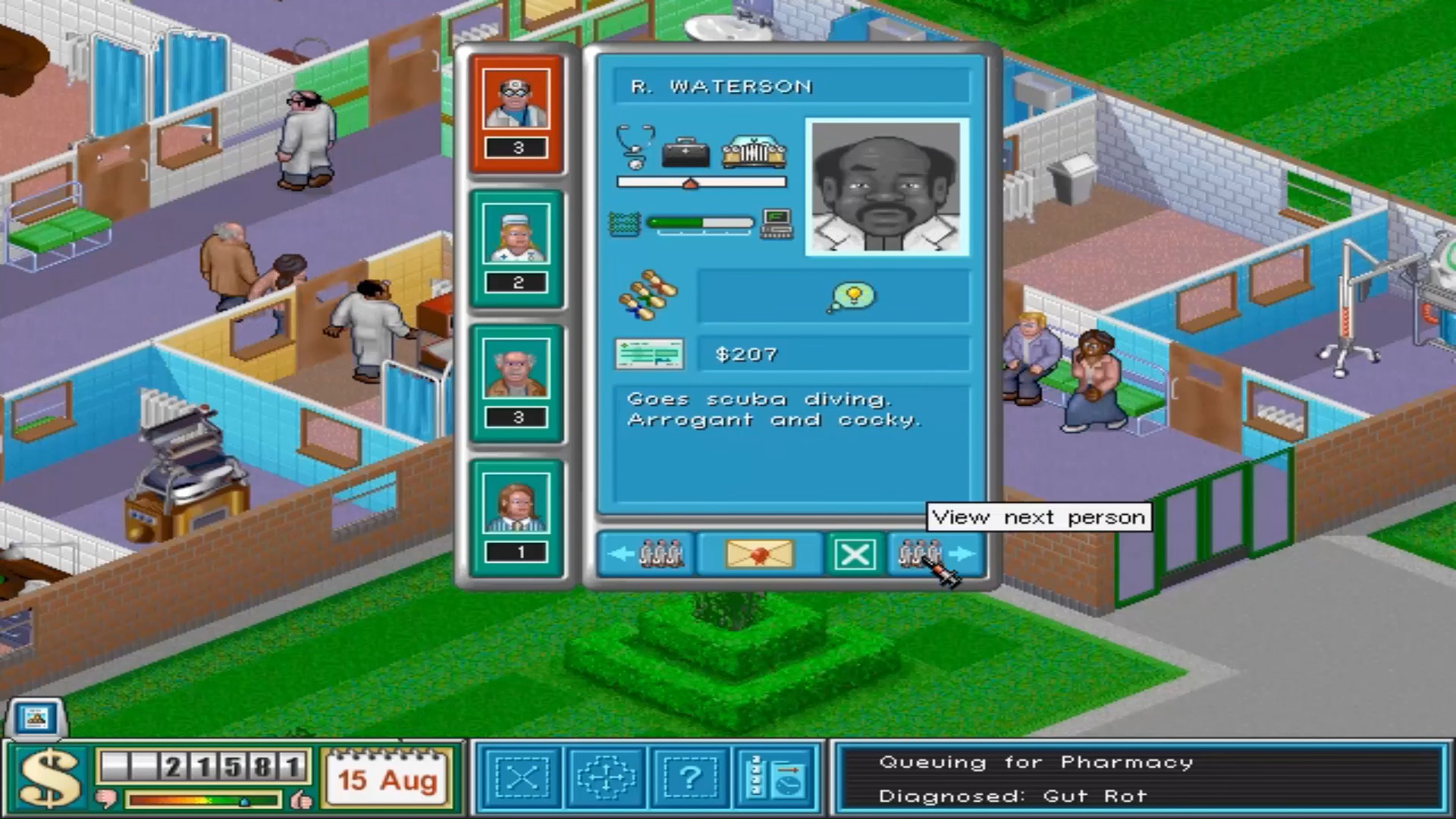View previous person with the left arrow button
1456x819 pixels.
[x=644, y=554]
